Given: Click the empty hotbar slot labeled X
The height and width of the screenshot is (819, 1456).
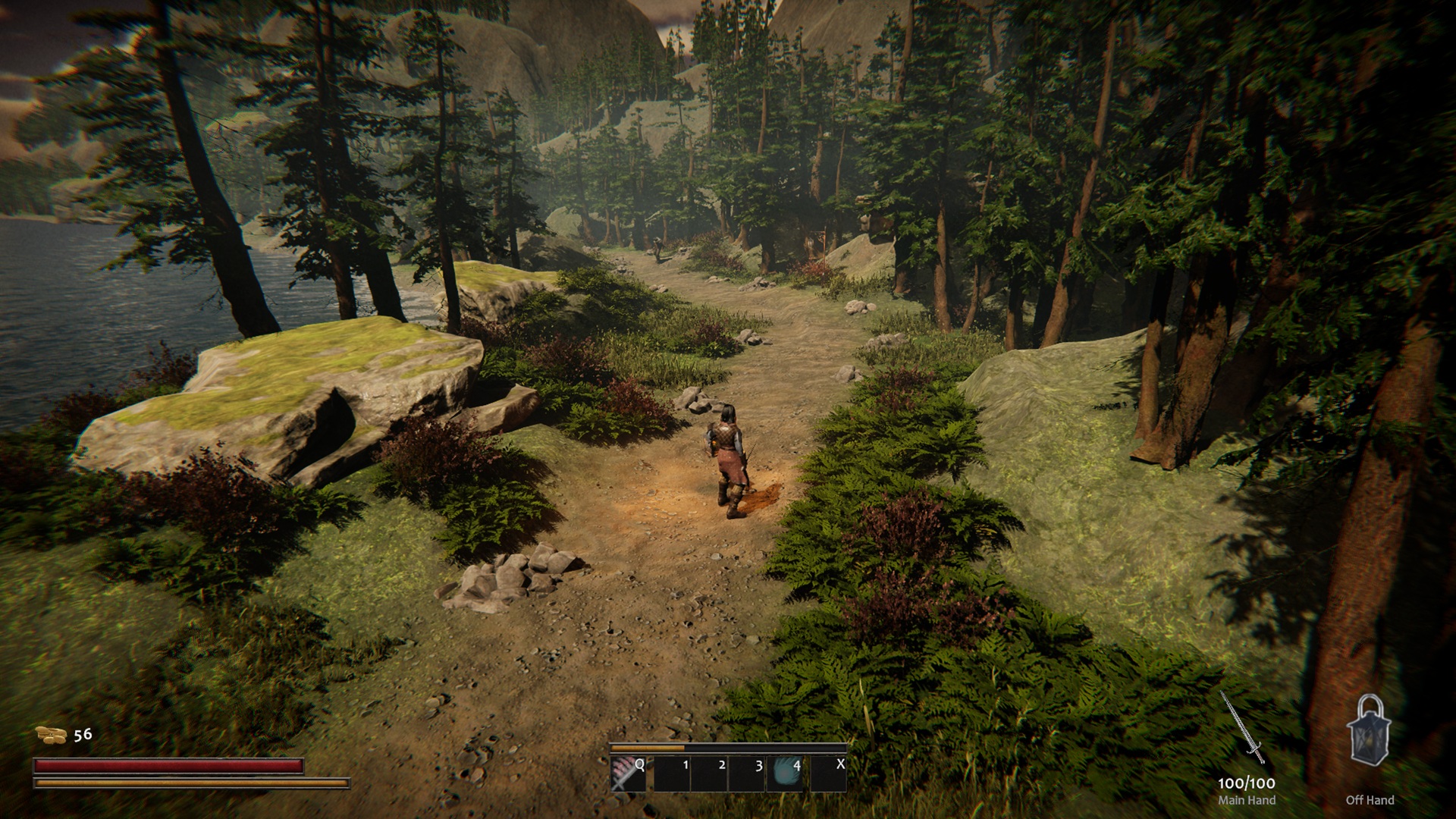Looking at the screenshot, I should [x=828, y=773].
